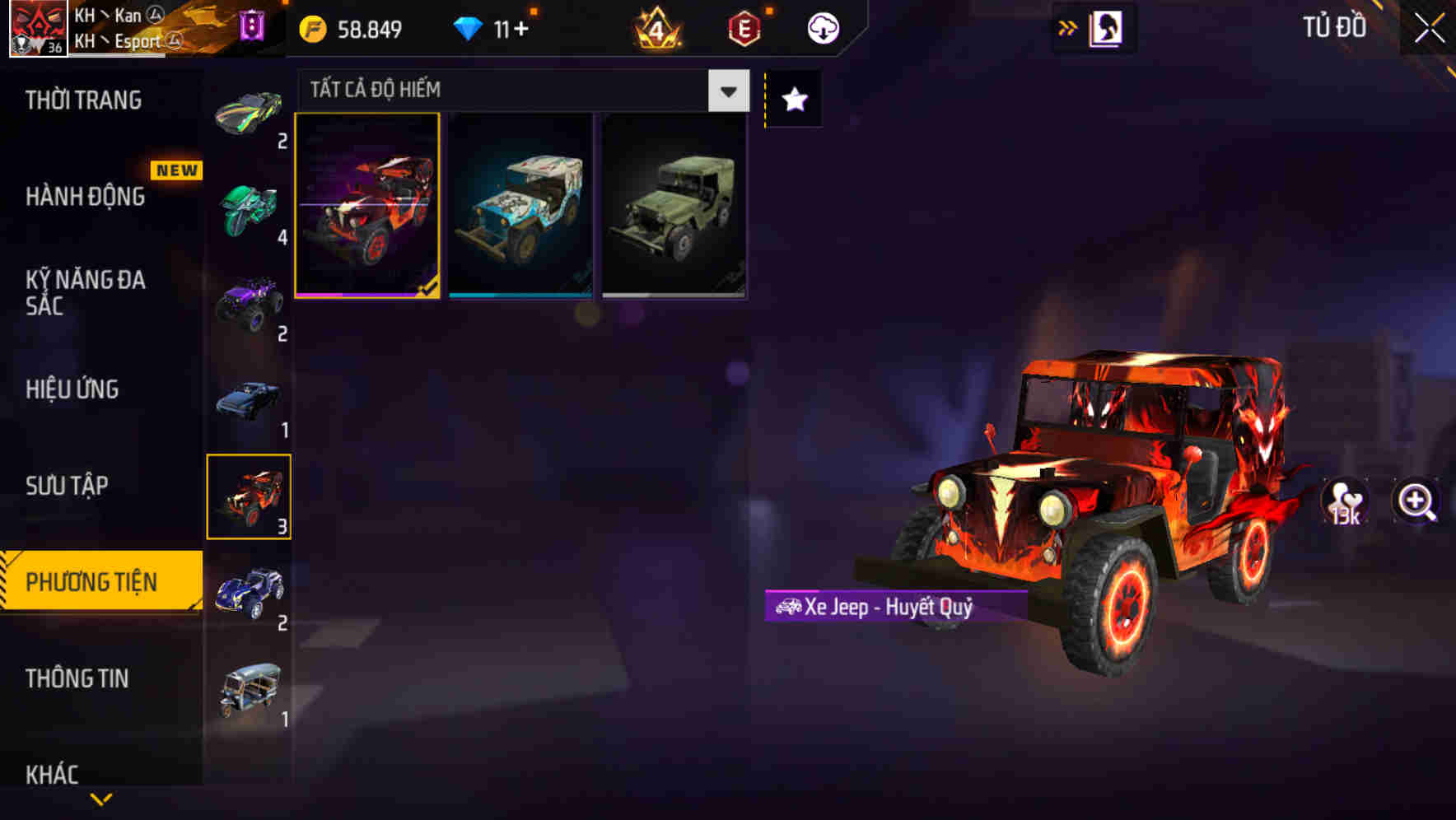Select the white-blue jeep skin thumbnail
The height and width of the screenshot is (820, 1456).
(x=520, y=204)
